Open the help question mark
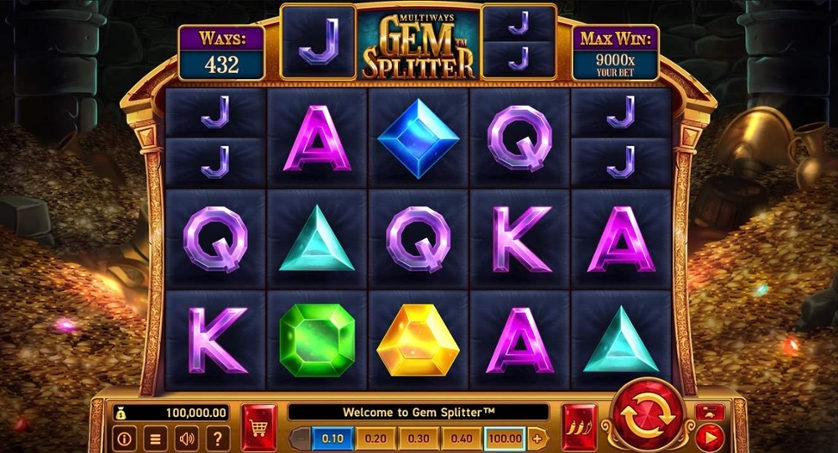The width and height of the screenshot is (838, 453). (x=217, y=438)
